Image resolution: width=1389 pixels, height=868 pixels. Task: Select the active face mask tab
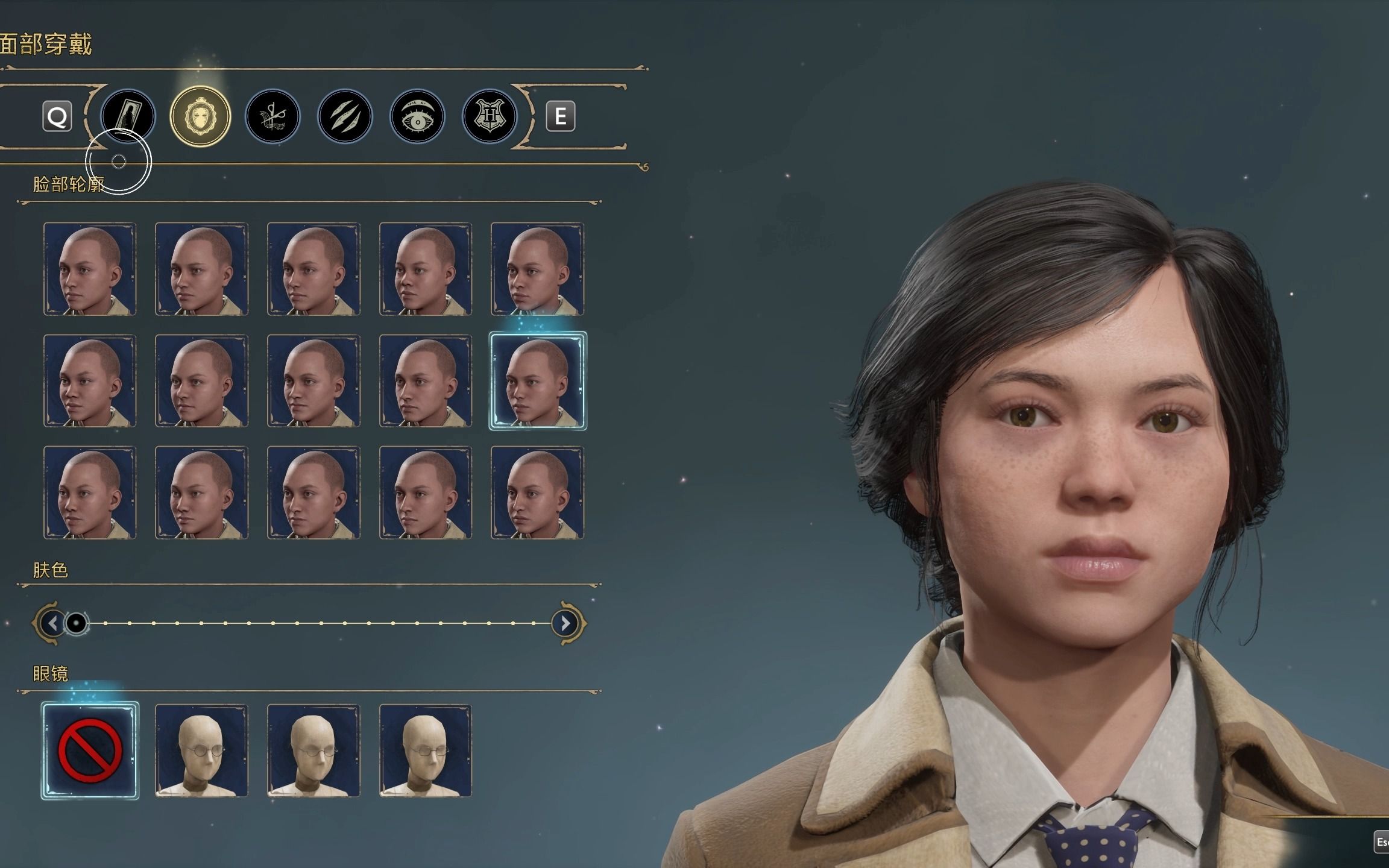click(200, 116)
